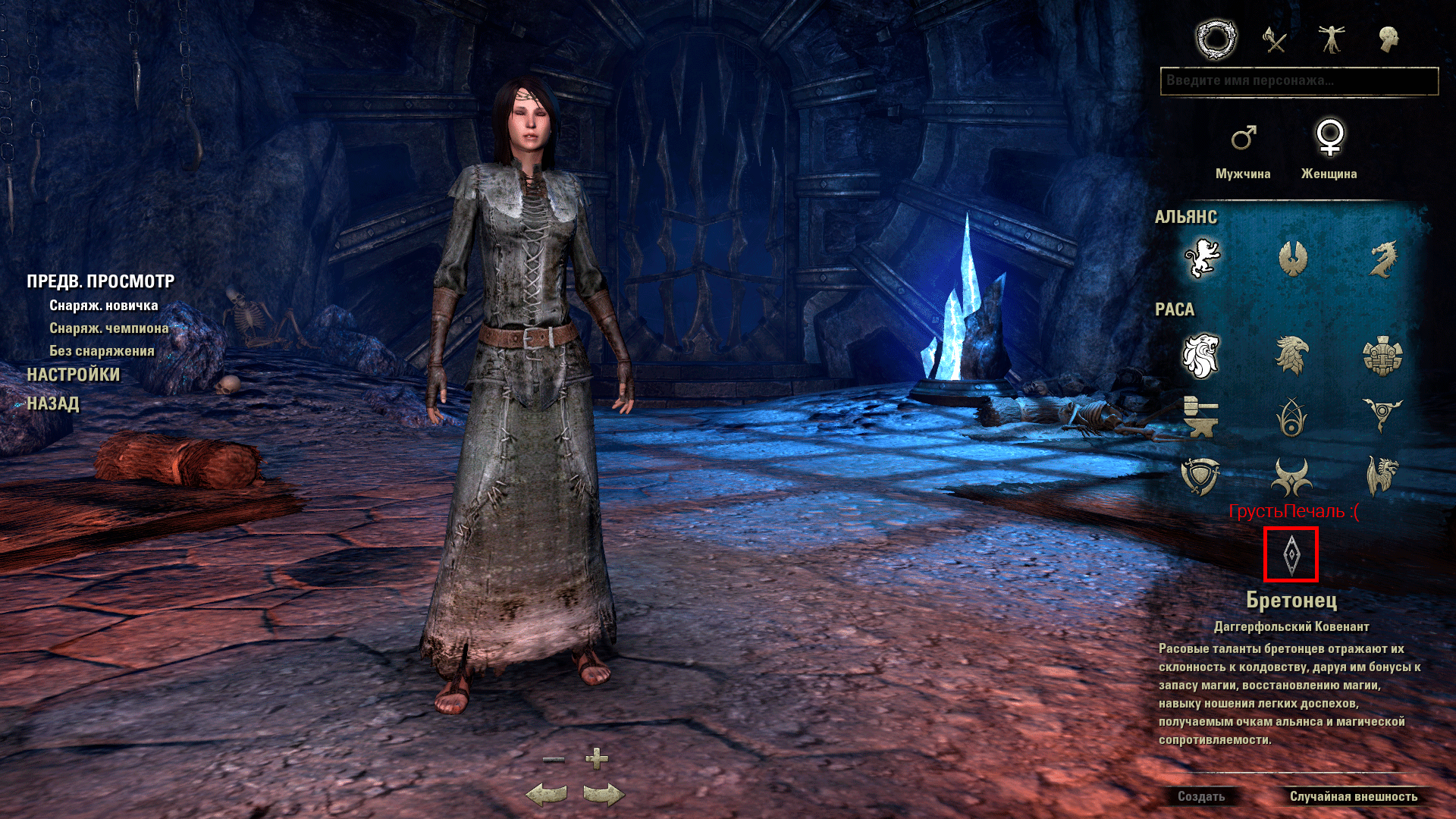Viewport: 1456px width, 819px height.
Task: Choose the anvil race icon
Action: point(1200,416)
